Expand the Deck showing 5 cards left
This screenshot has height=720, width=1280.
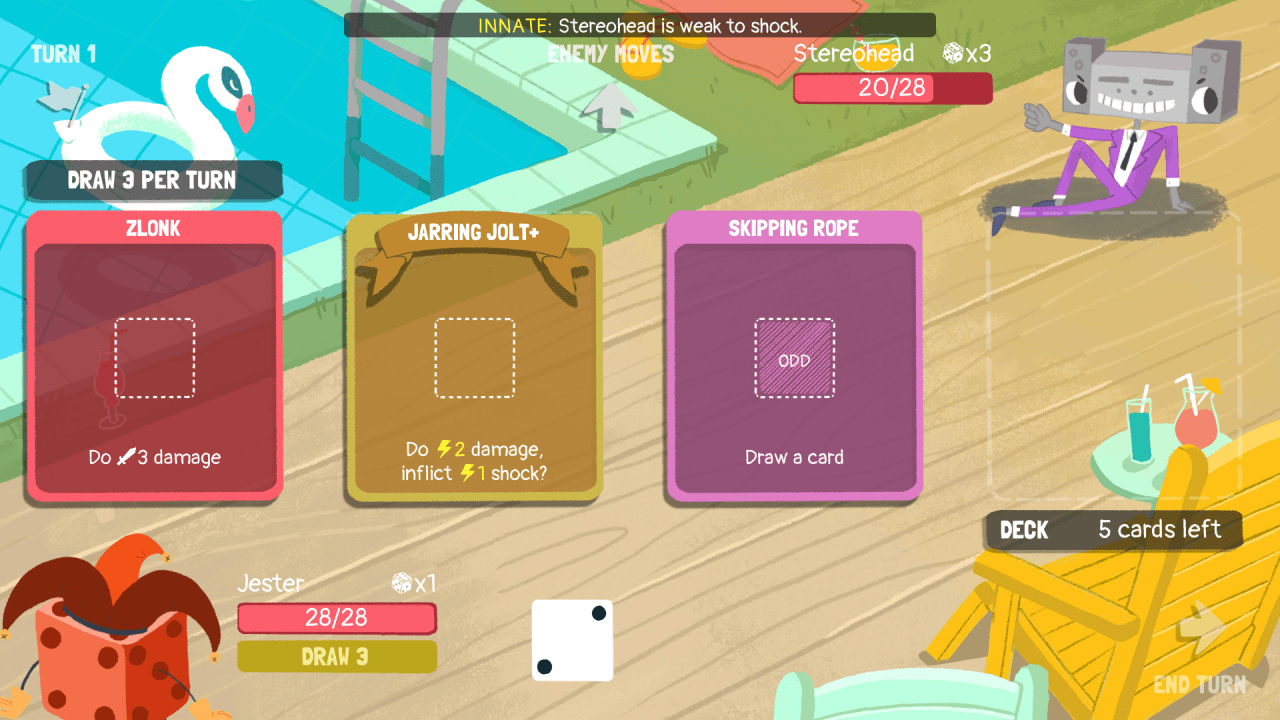coord(1113,530)
